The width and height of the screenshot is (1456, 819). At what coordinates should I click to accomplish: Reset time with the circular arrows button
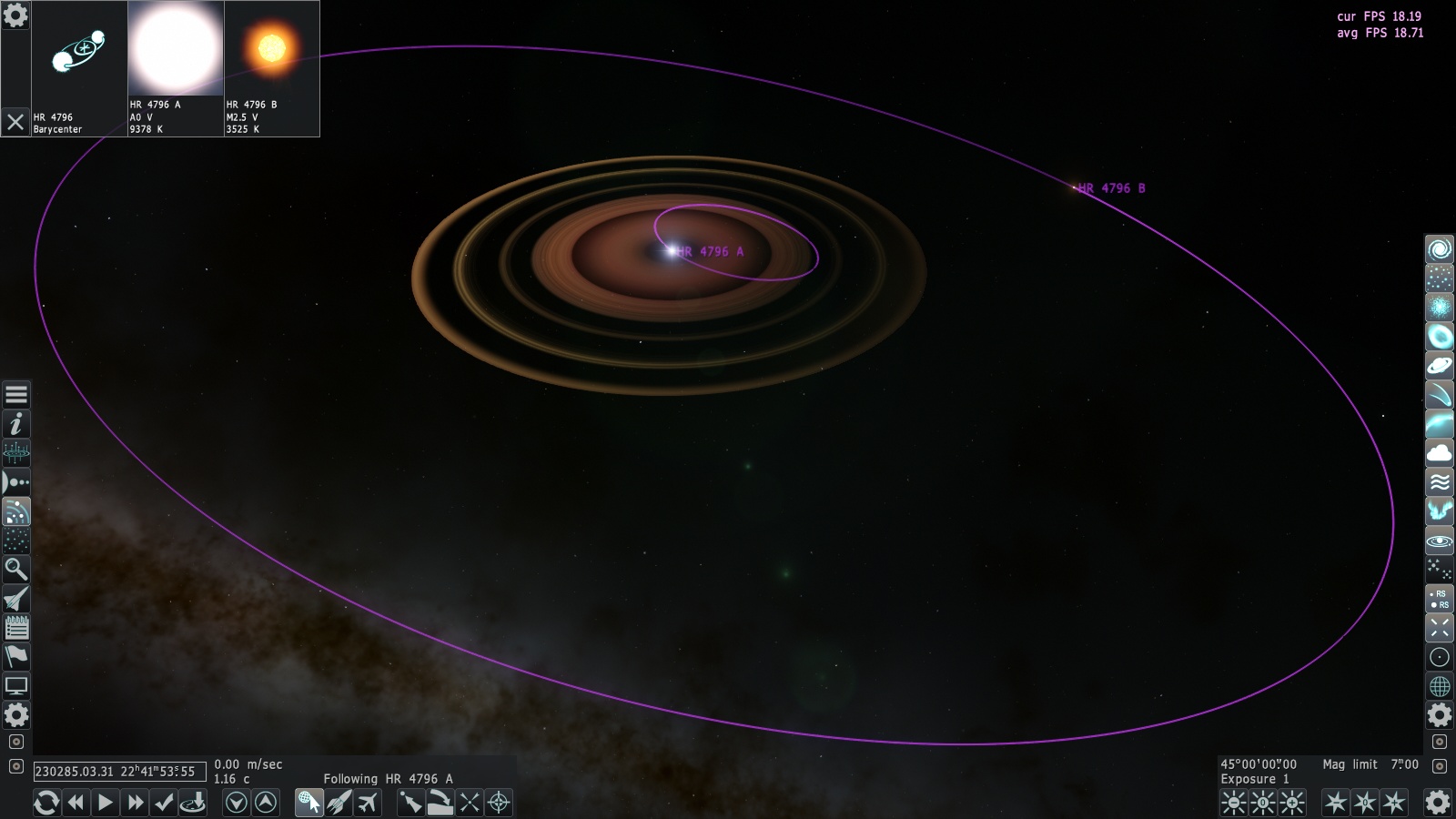tap(46, 803)
